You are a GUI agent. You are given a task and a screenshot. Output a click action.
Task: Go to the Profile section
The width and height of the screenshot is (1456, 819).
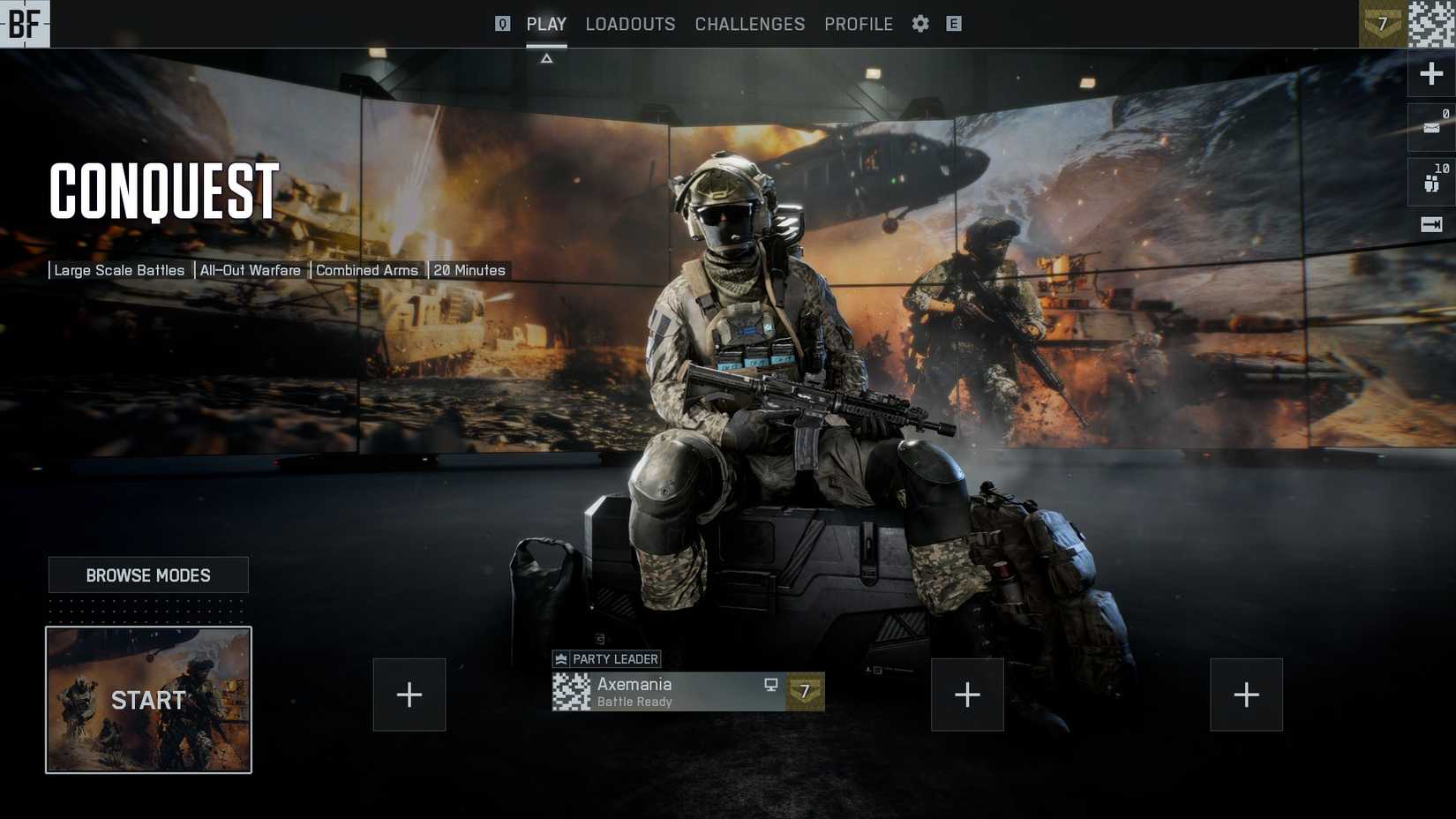858,24
